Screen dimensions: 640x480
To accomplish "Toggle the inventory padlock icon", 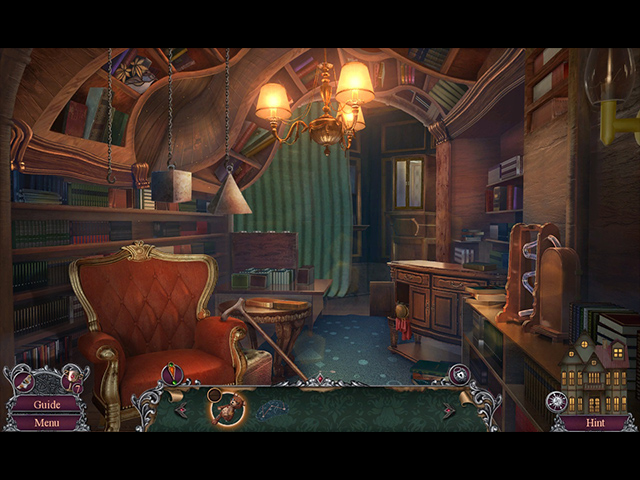I will 459,375.
